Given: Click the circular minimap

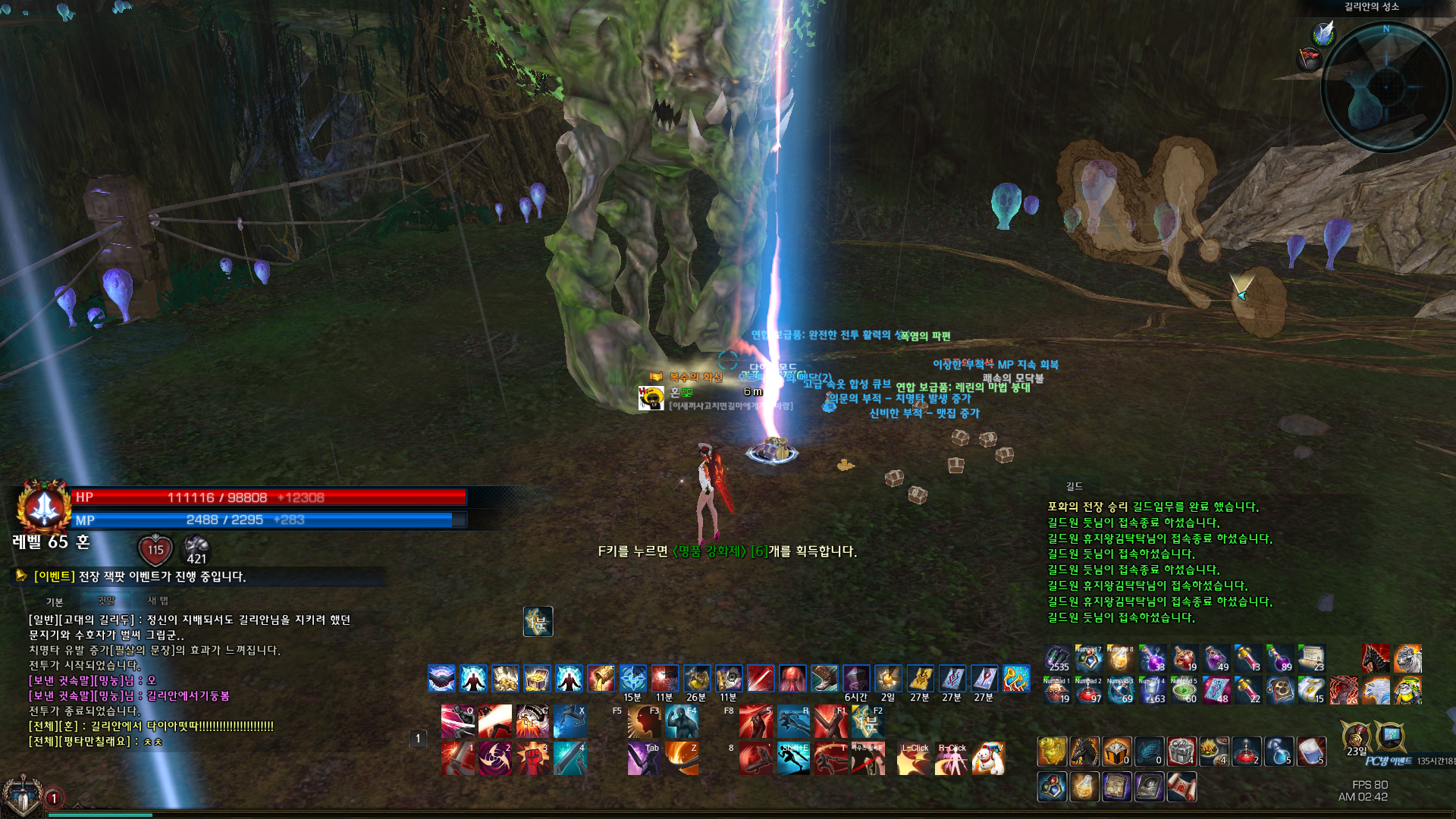Looking at the screenshot, I should tap(1385, 87).
